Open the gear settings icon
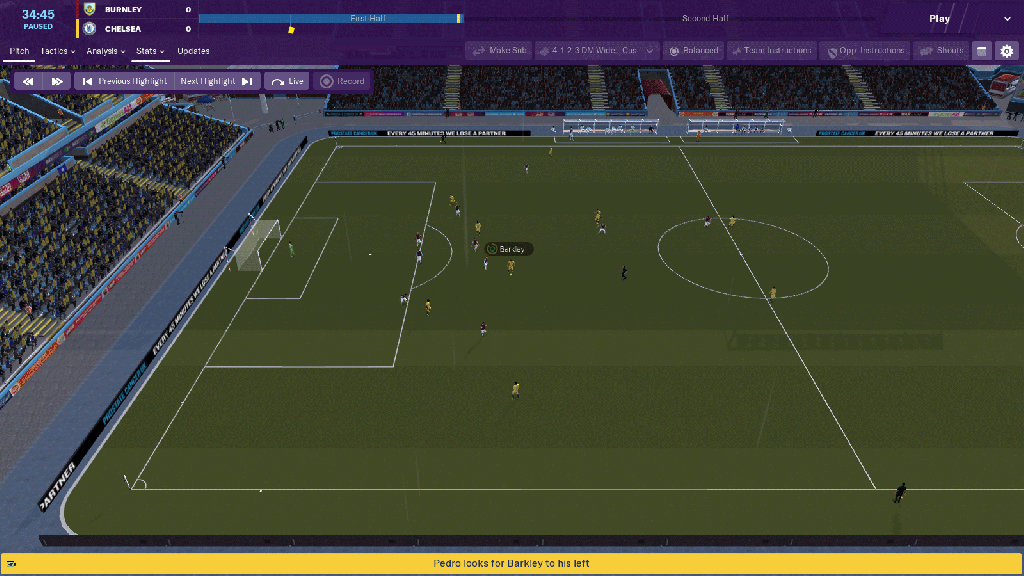The image size is (1024, 576). [x=1006, y=50]
